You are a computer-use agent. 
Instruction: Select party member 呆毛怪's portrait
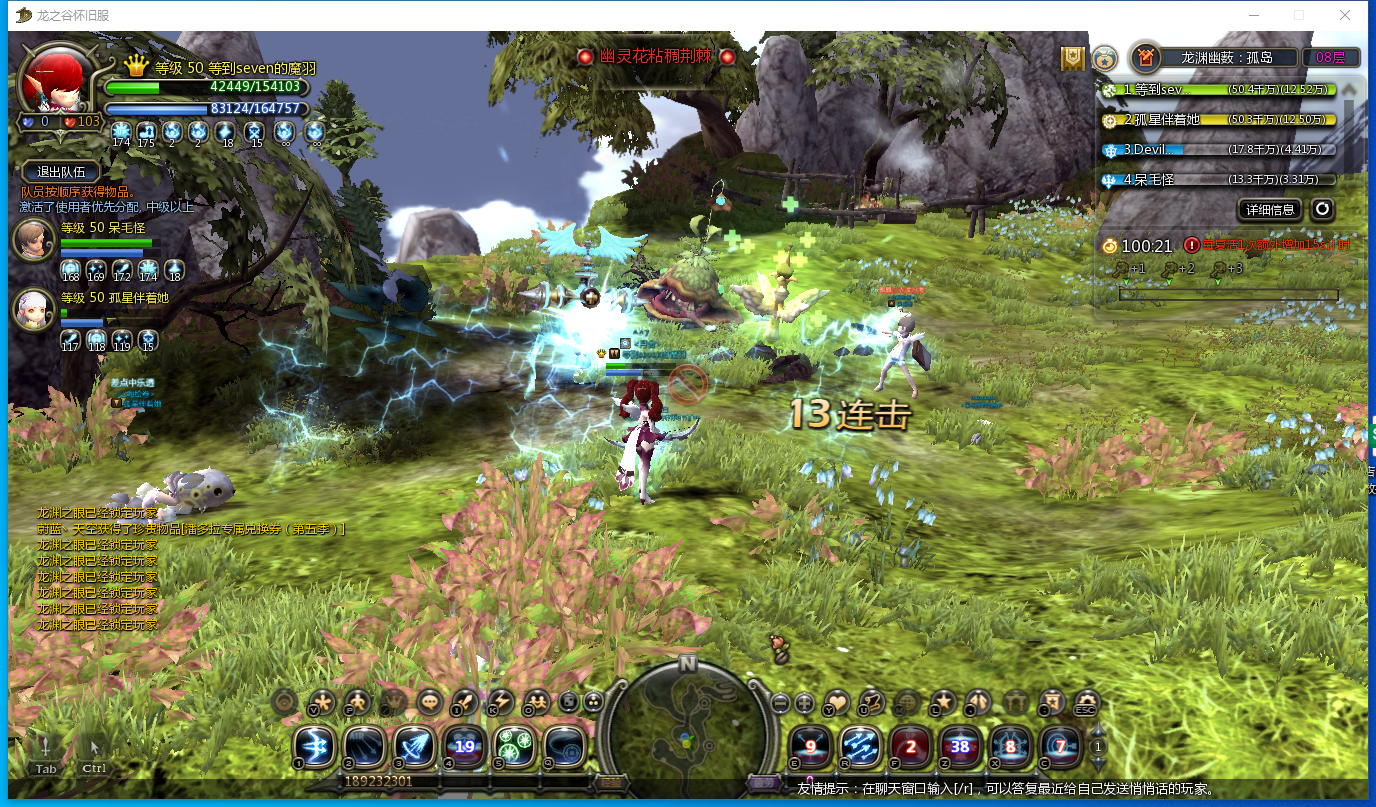[33, 240]
